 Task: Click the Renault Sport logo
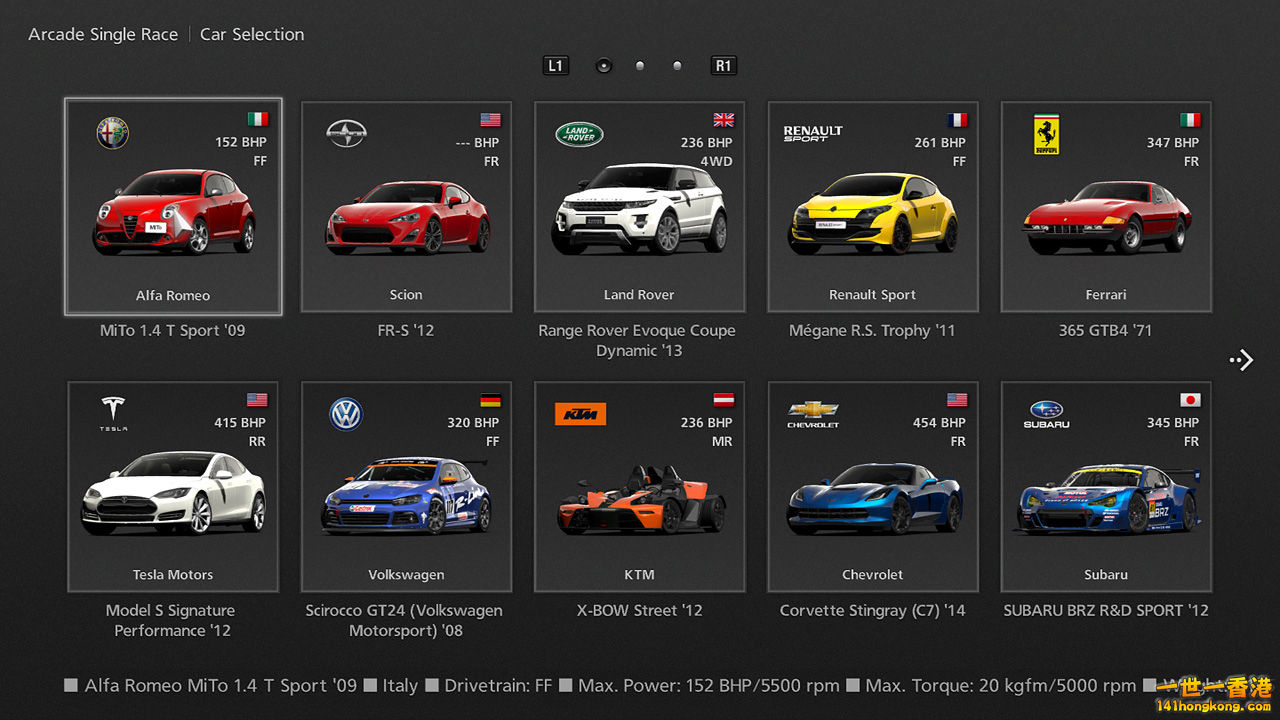tap(814, 133)
